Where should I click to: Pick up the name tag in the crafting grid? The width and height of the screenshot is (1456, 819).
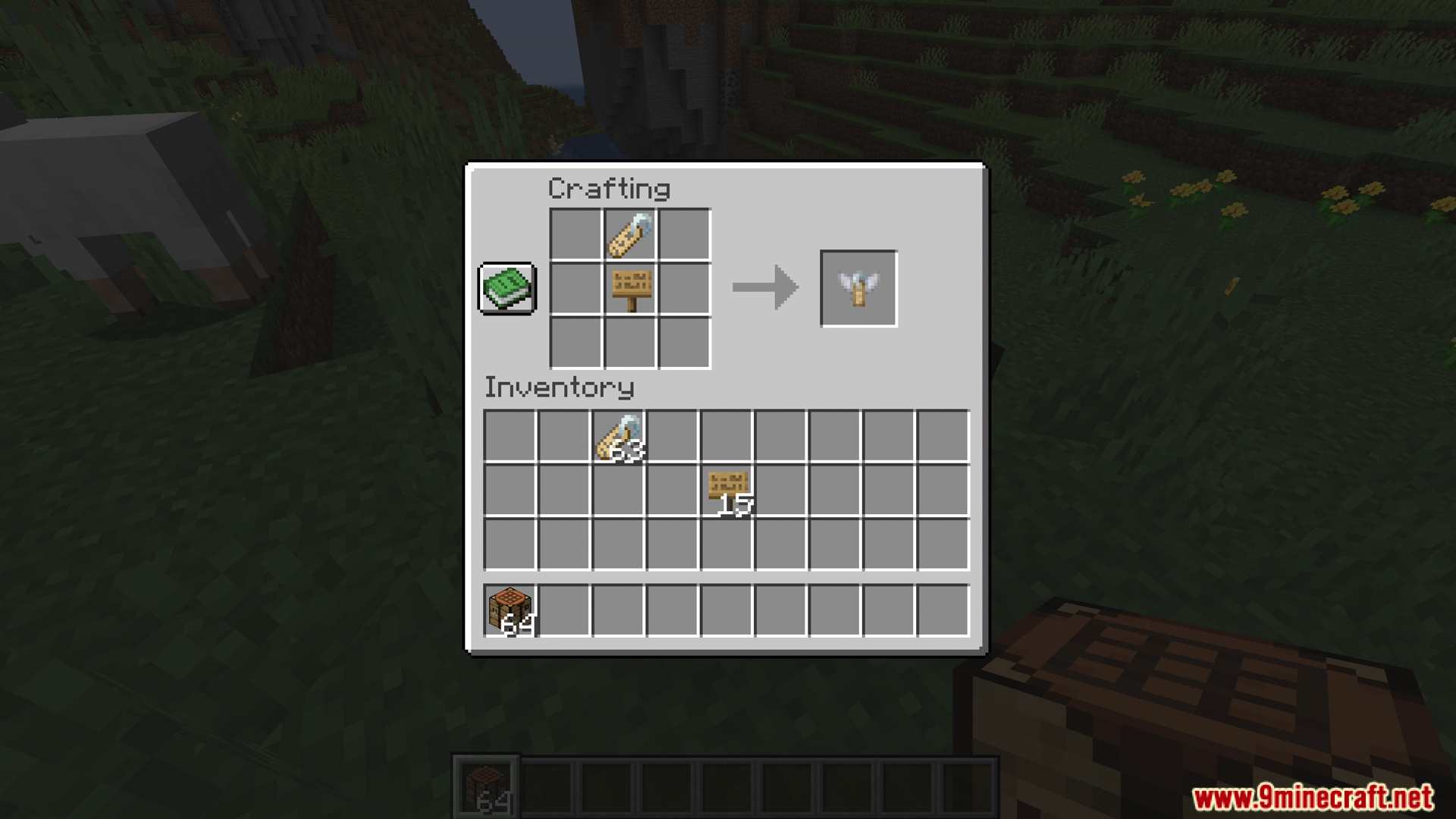click(x=630, y=235)
